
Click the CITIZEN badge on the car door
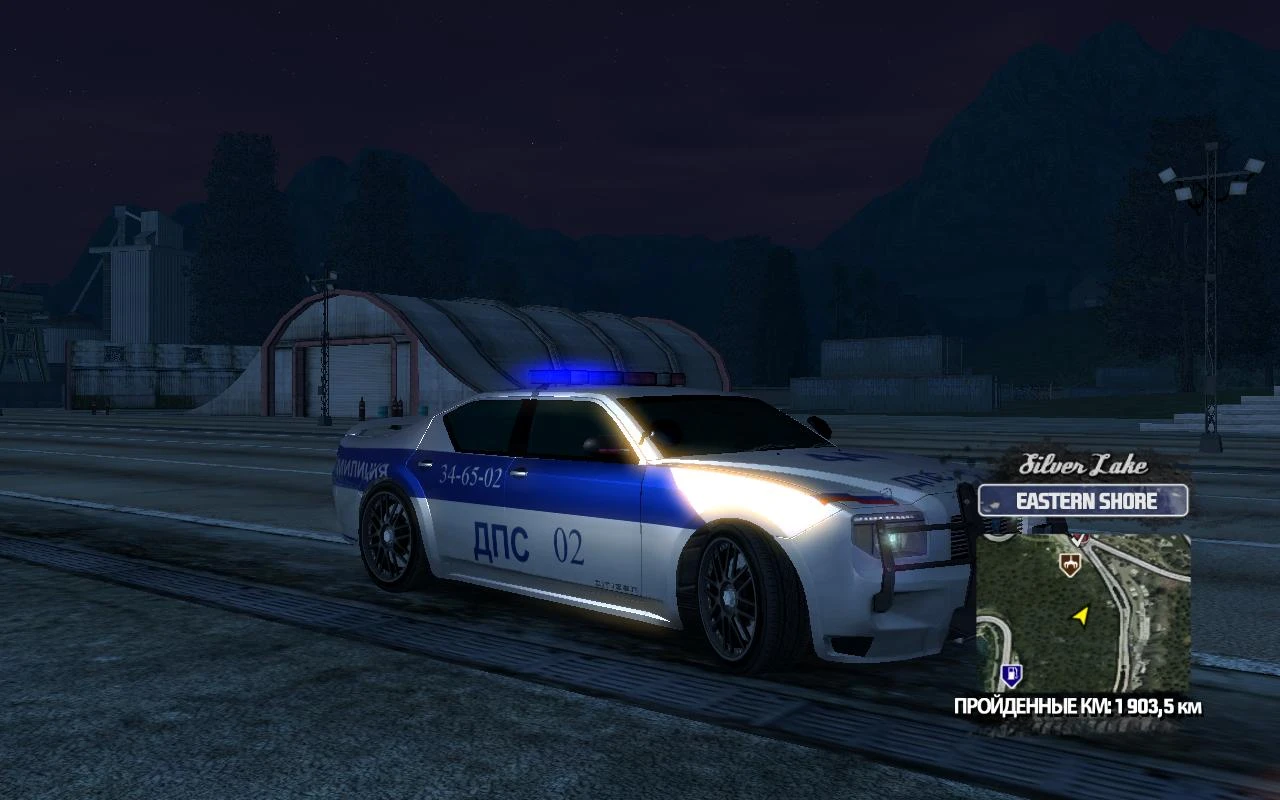[616, 585]
